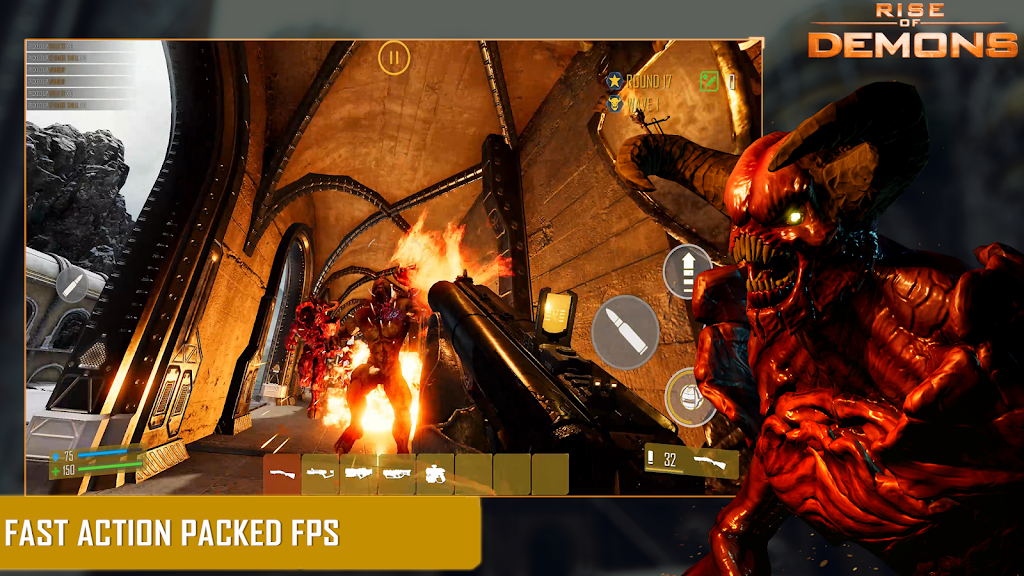Select the fifth hotbar slot gadget weapon
Viewport: 1024px width, 576px height.
coord(436,474)
